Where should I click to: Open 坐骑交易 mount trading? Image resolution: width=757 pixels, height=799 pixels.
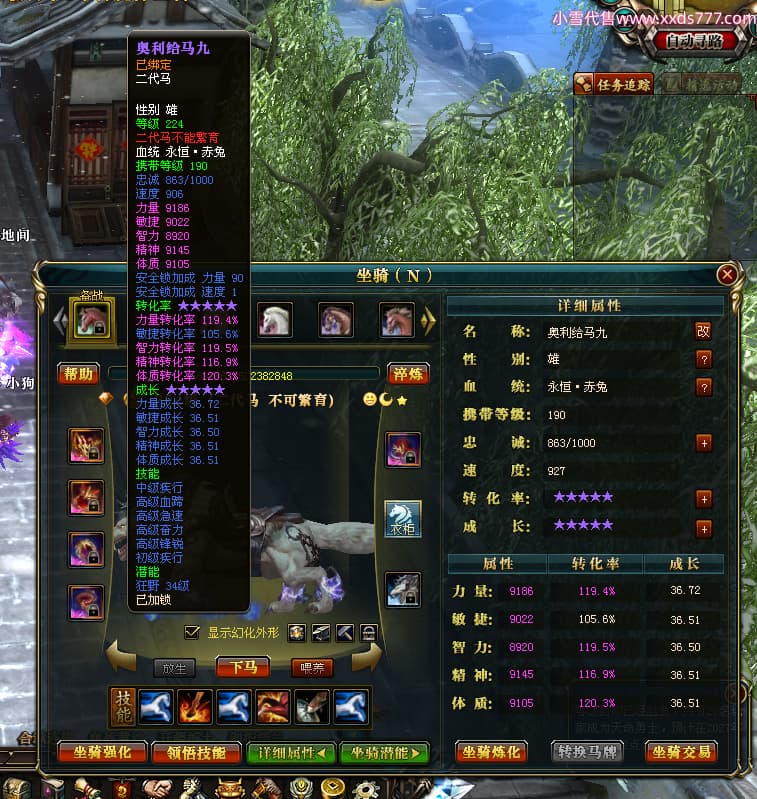pos(682,751)
